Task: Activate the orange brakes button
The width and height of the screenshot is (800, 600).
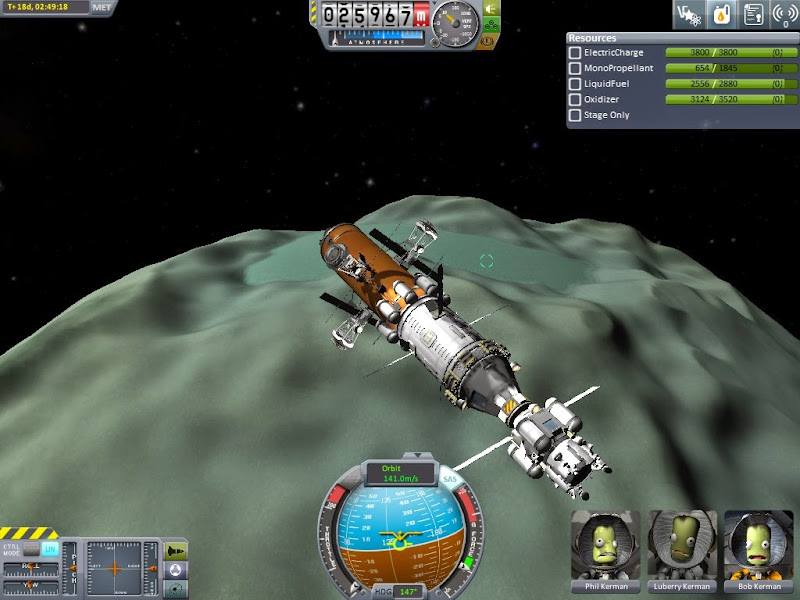Action: click(x=490, y=42)
